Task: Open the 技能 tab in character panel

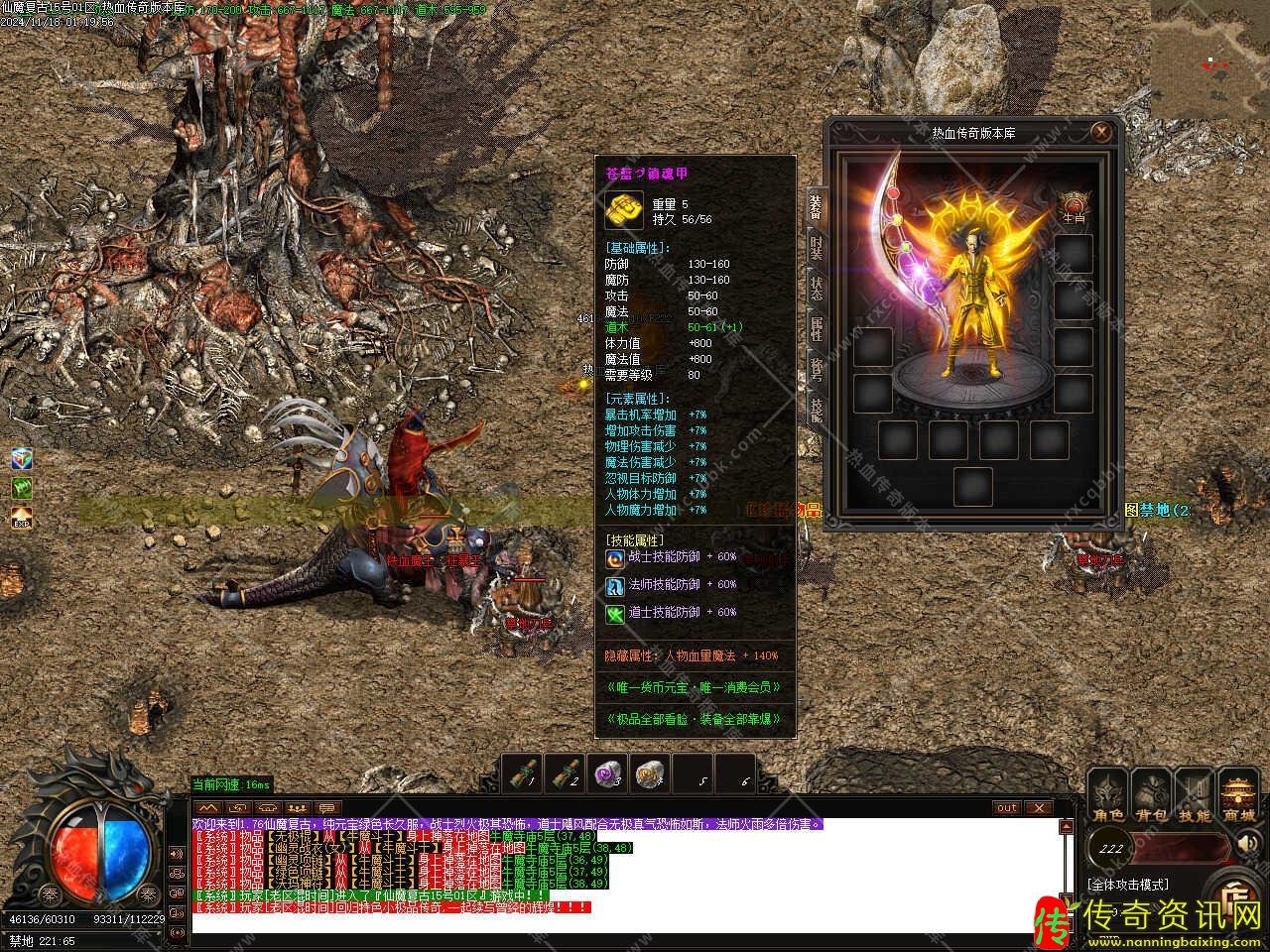Action: tap(816, 409)
